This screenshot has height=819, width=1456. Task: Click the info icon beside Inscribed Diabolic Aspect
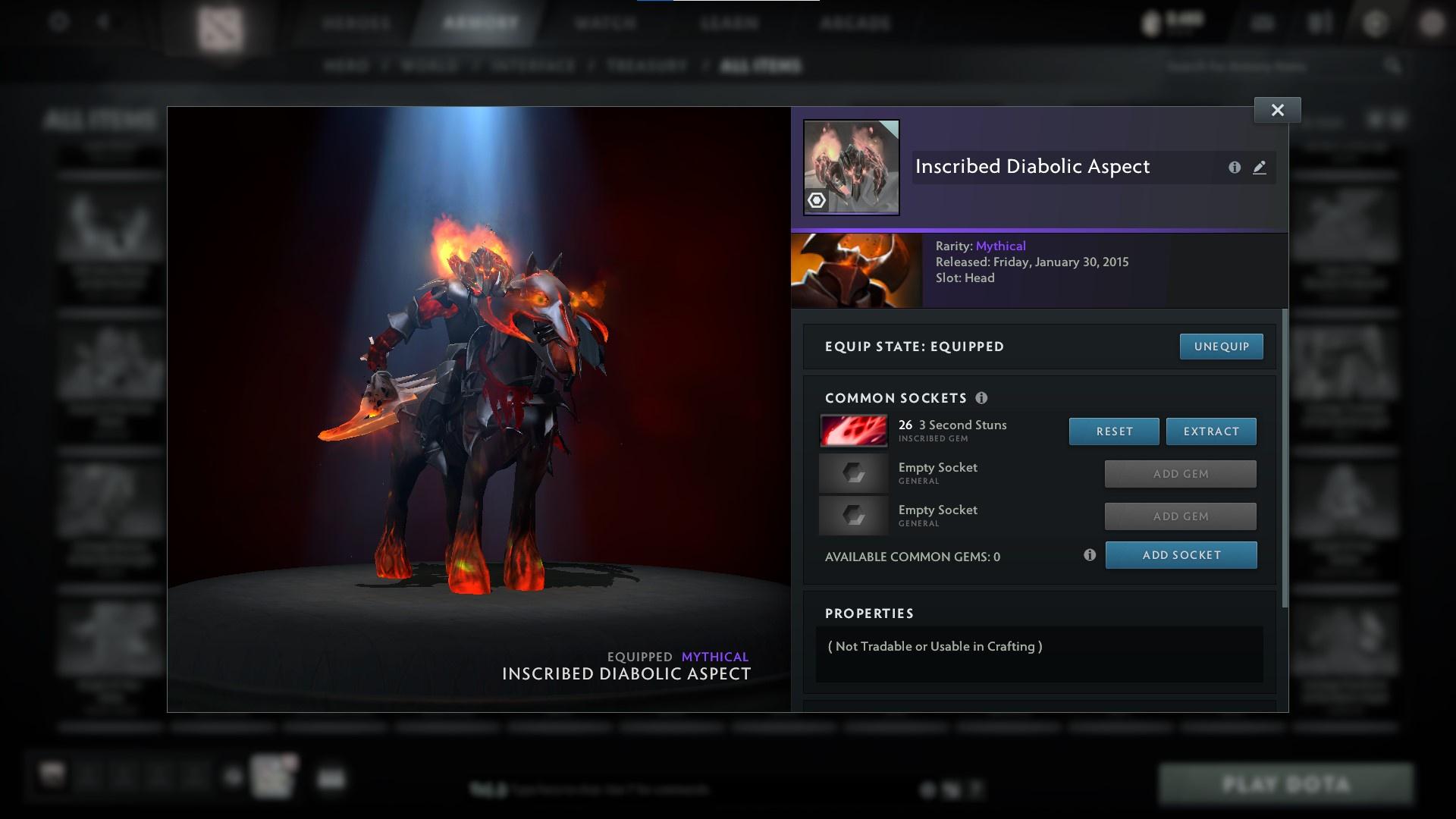(x=1235, y=167)
